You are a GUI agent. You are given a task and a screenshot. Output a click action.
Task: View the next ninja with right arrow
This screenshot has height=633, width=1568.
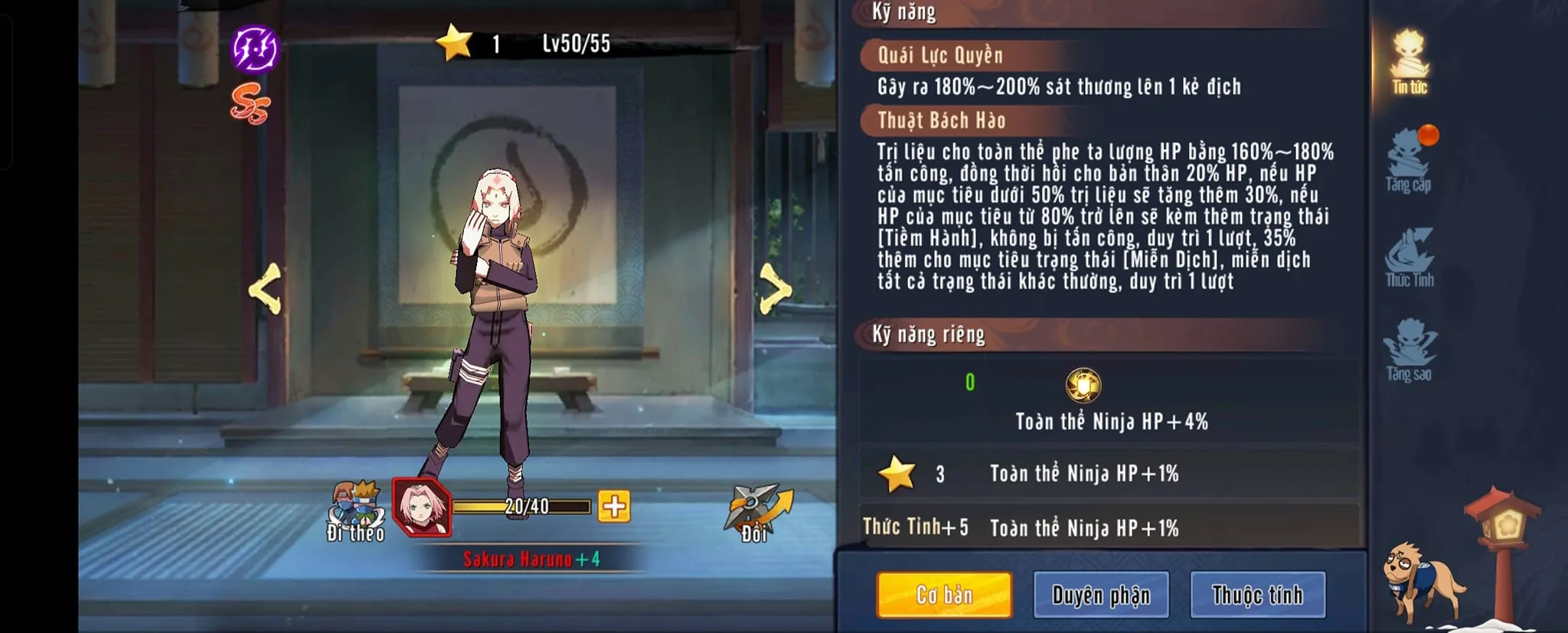[x=775, y=289]
